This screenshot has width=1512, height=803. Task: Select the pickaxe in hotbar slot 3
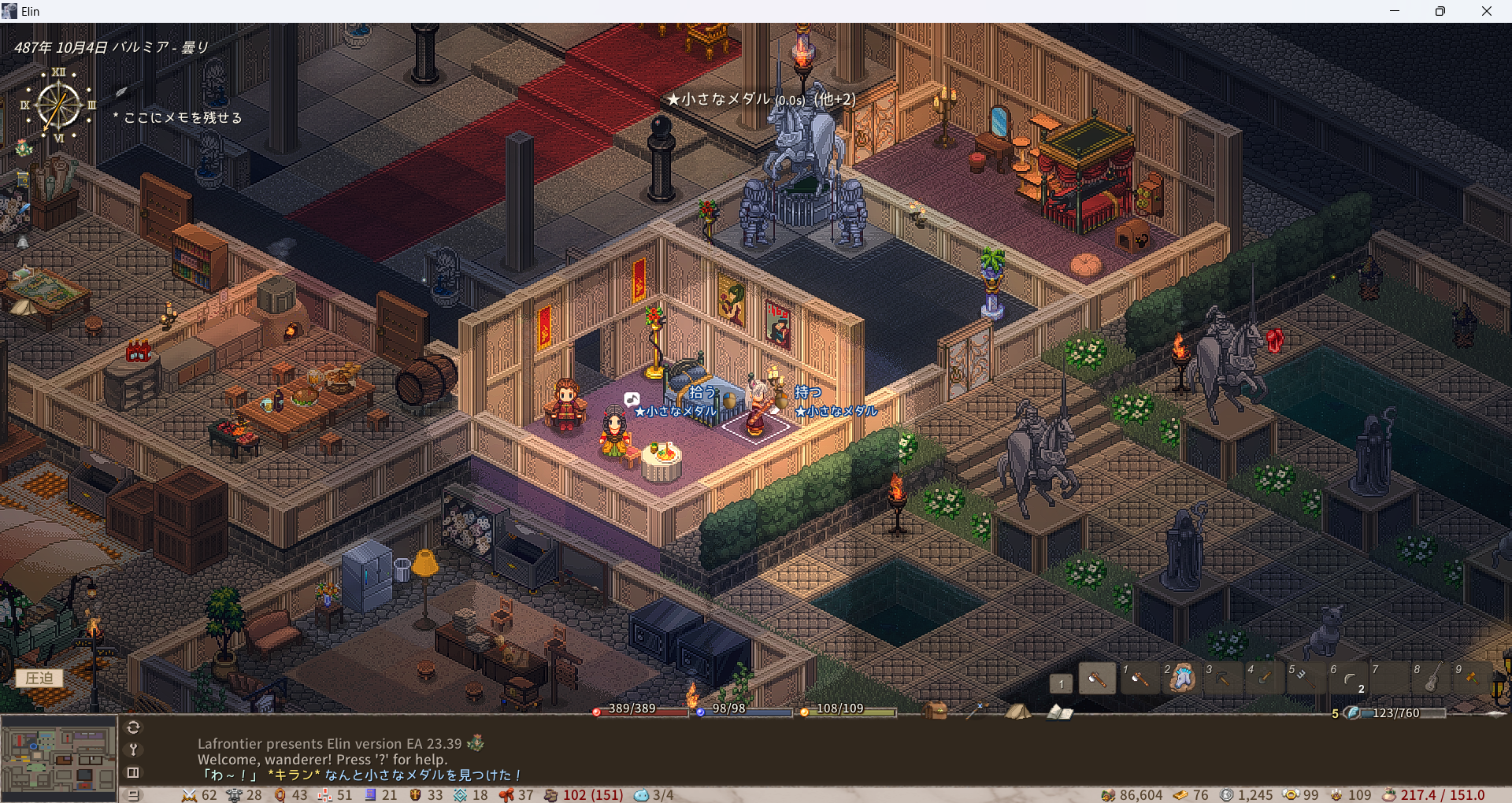[1223, 679]
